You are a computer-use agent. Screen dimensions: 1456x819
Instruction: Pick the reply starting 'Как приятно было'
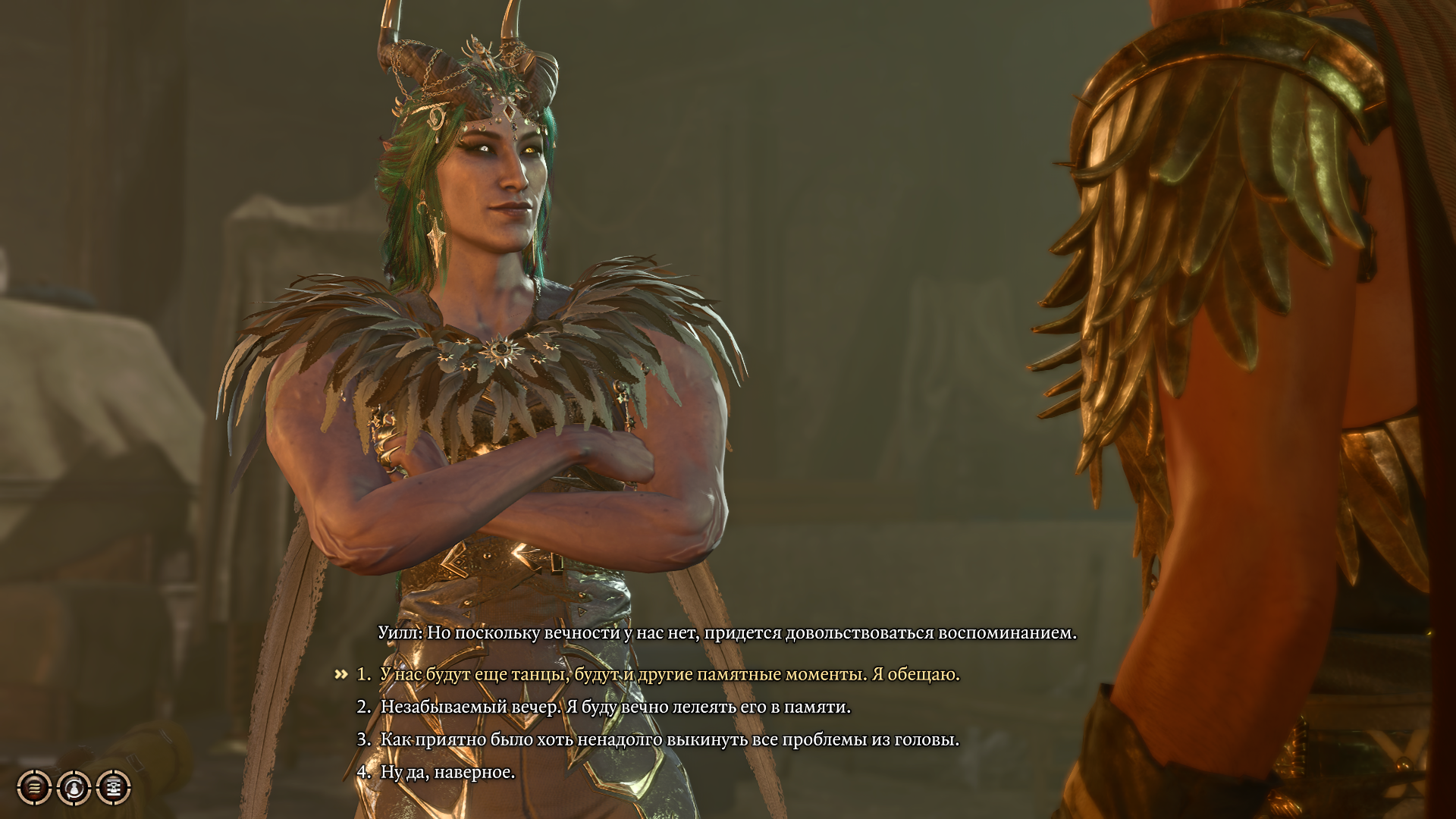click(670, 739)
